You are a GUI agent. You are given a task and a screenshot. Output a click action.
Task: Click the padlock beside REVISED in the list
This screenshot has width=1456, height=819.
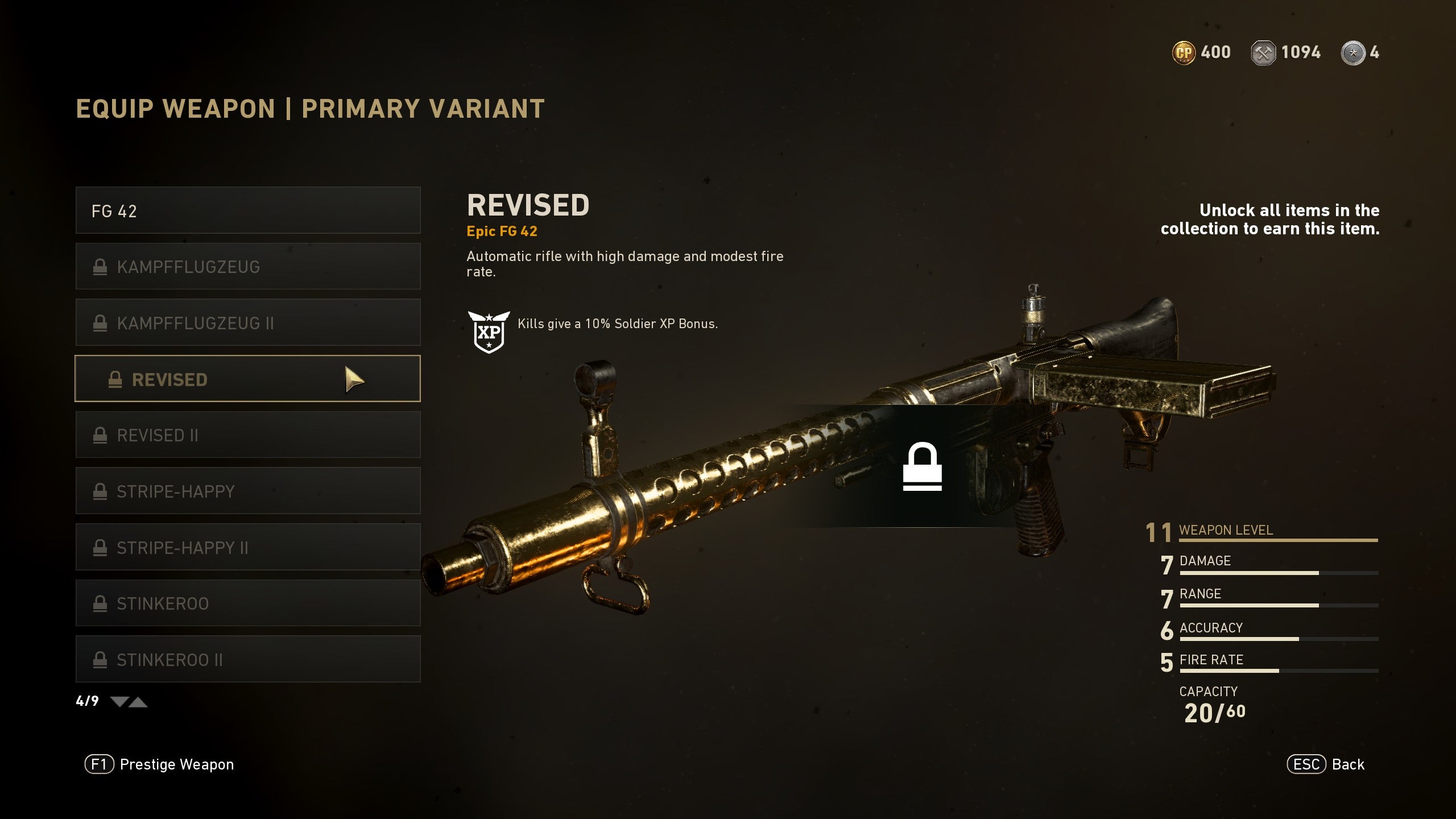coord(115,379)
